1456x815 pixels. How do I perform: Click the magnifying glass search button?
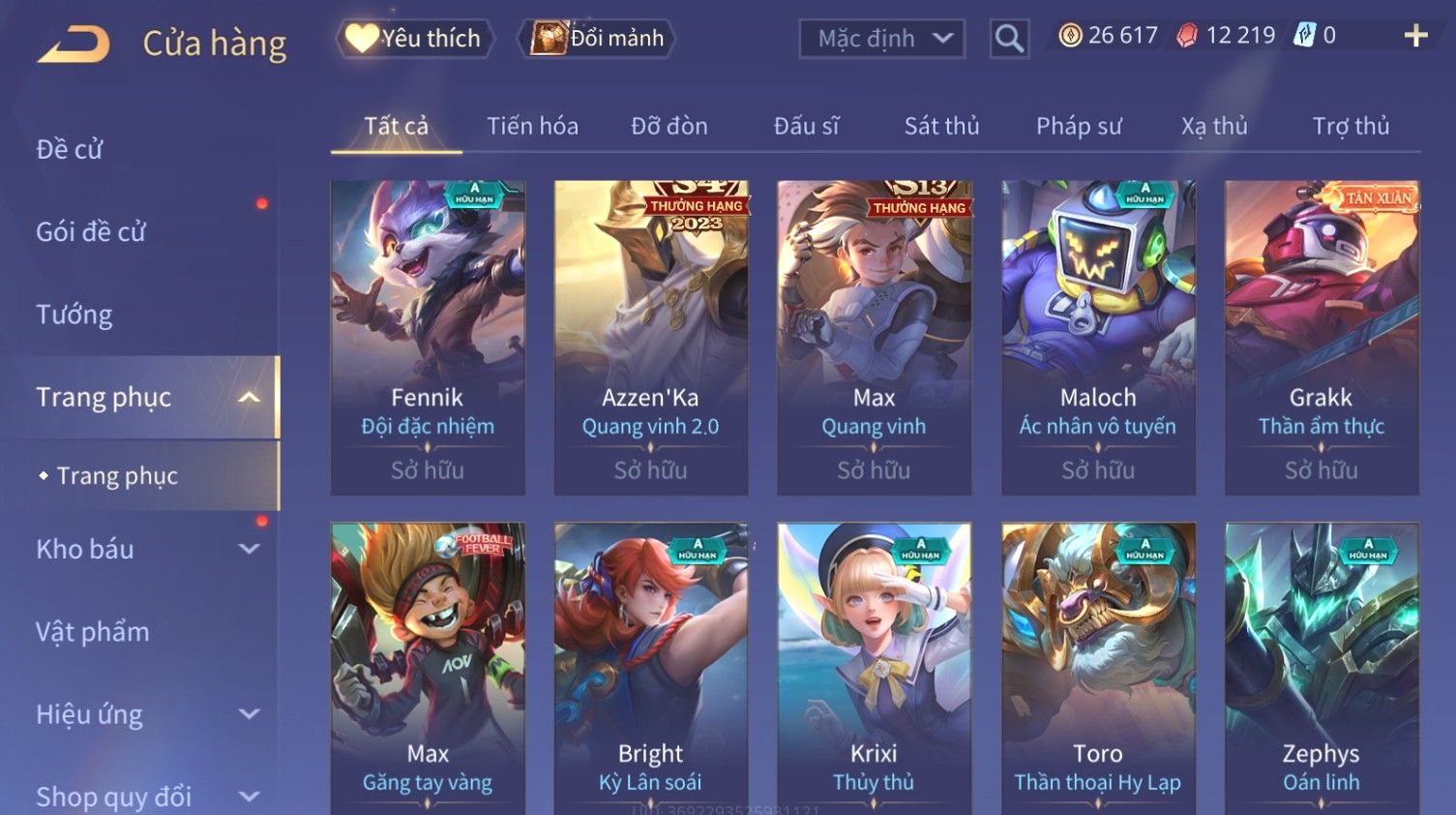click(x=1009, y=39)
